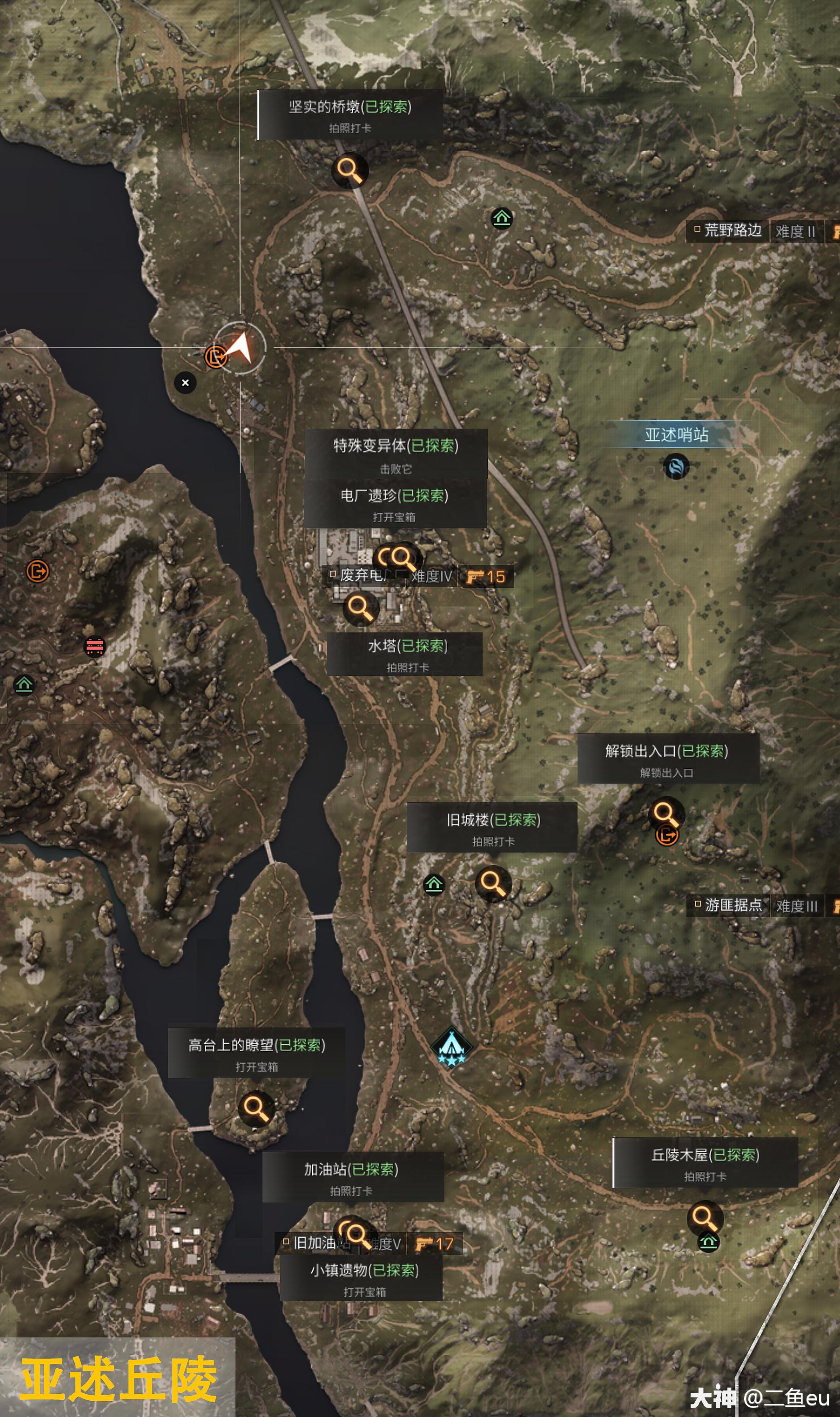Choose the 高台上的瞭望 magnifier marker
840x1417 pixels.
click(256, 1108)
